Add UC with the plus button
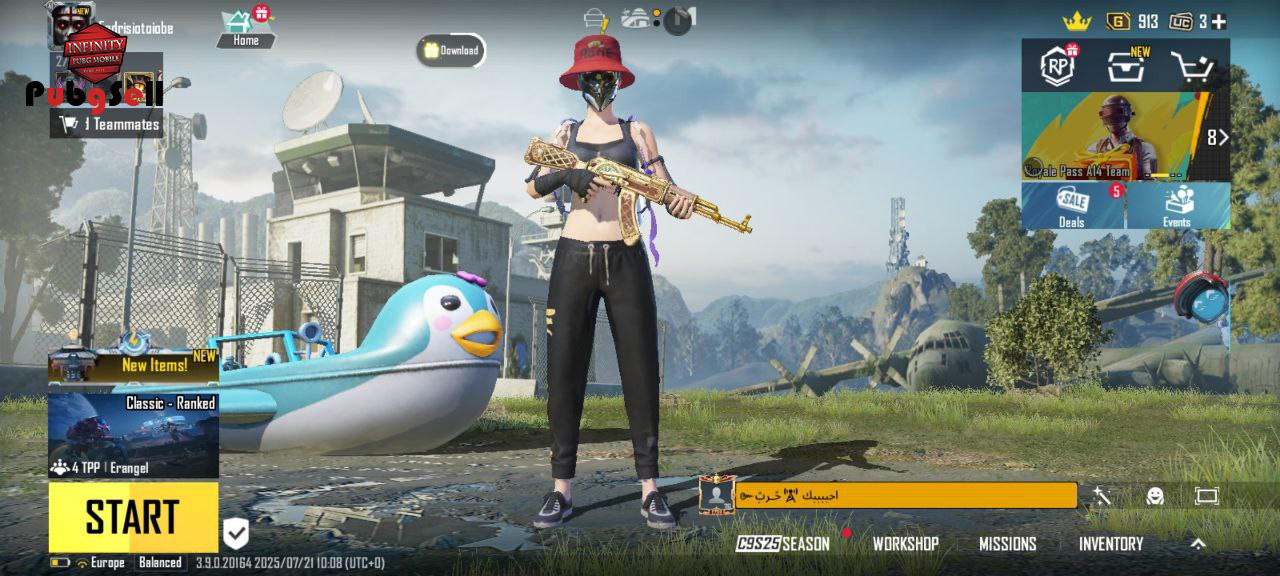This screenshot has height=576, width=1280. pos(1219,21)
